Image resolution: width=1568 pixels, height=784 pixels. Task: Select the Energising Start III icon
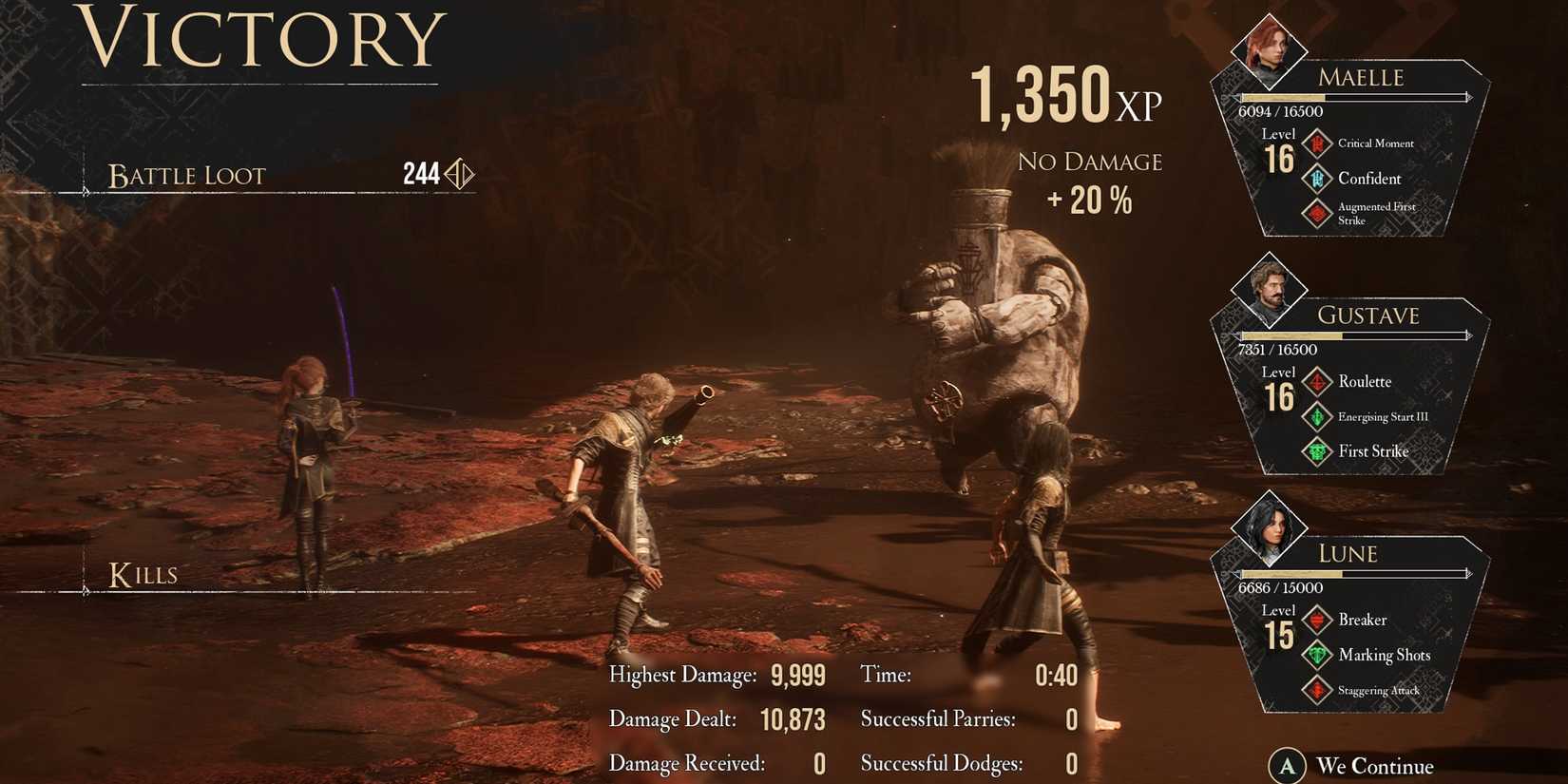(1317, 416)
